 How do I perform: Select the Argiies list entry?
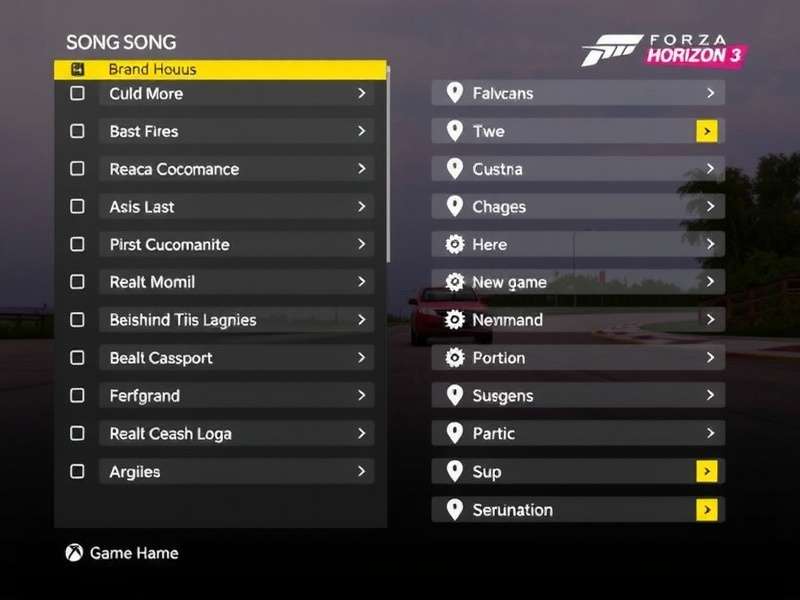point(236,472)
